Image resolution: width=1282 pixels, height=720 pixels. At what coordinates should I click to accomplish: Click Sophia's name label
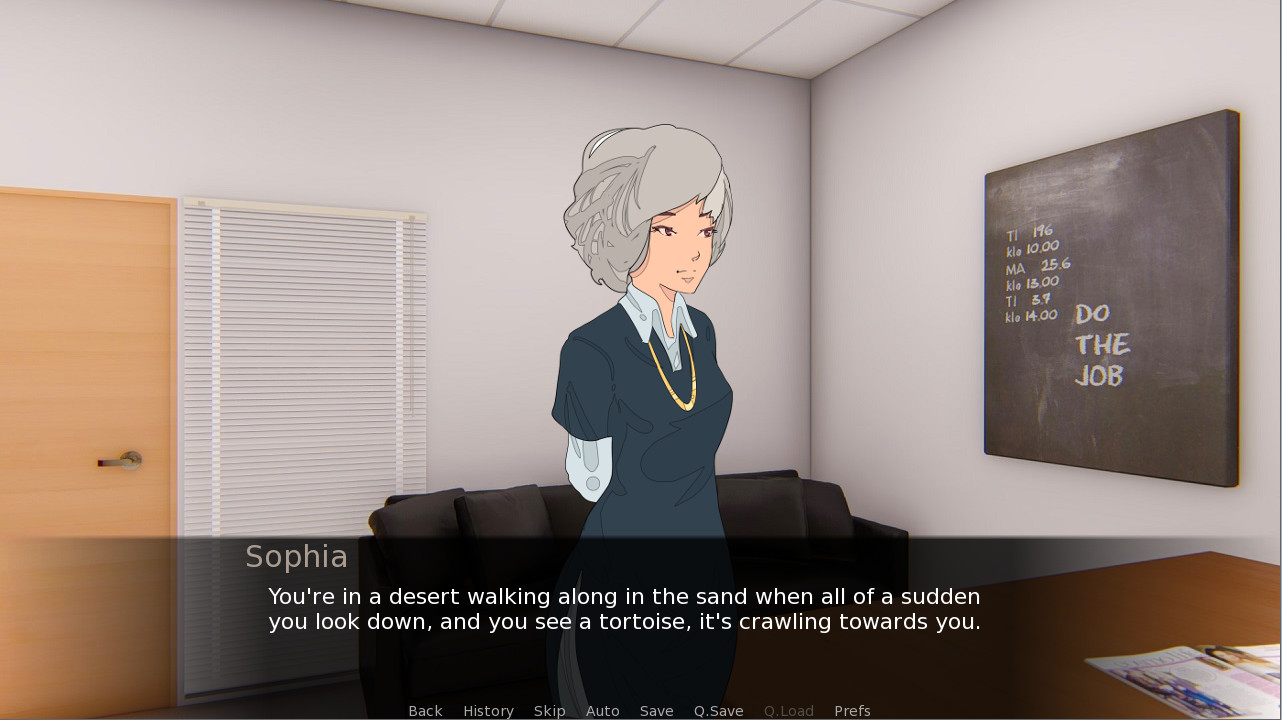point(296,556)
